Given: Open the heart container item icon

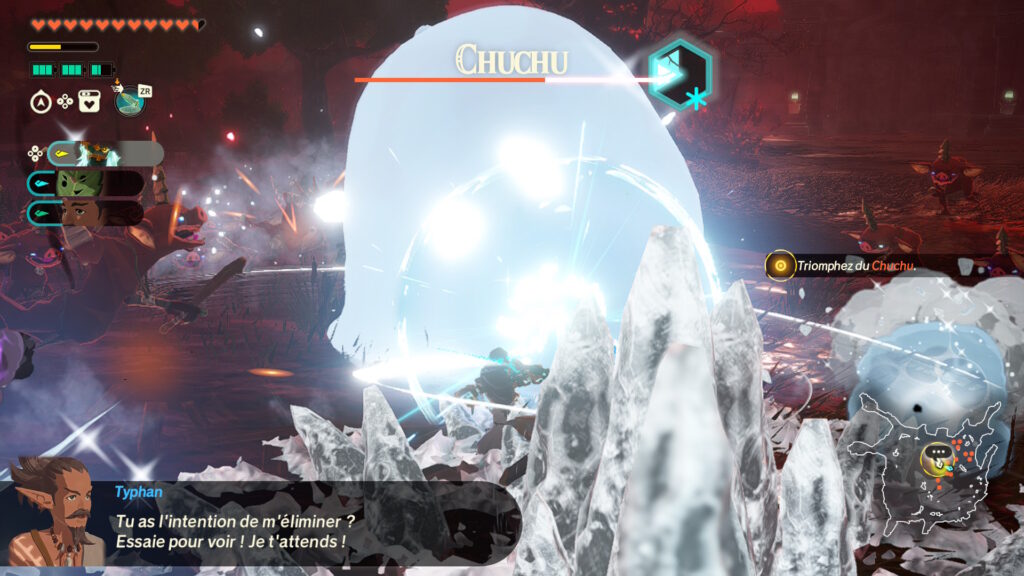Looking at the screenshot, I should point(88,100).
